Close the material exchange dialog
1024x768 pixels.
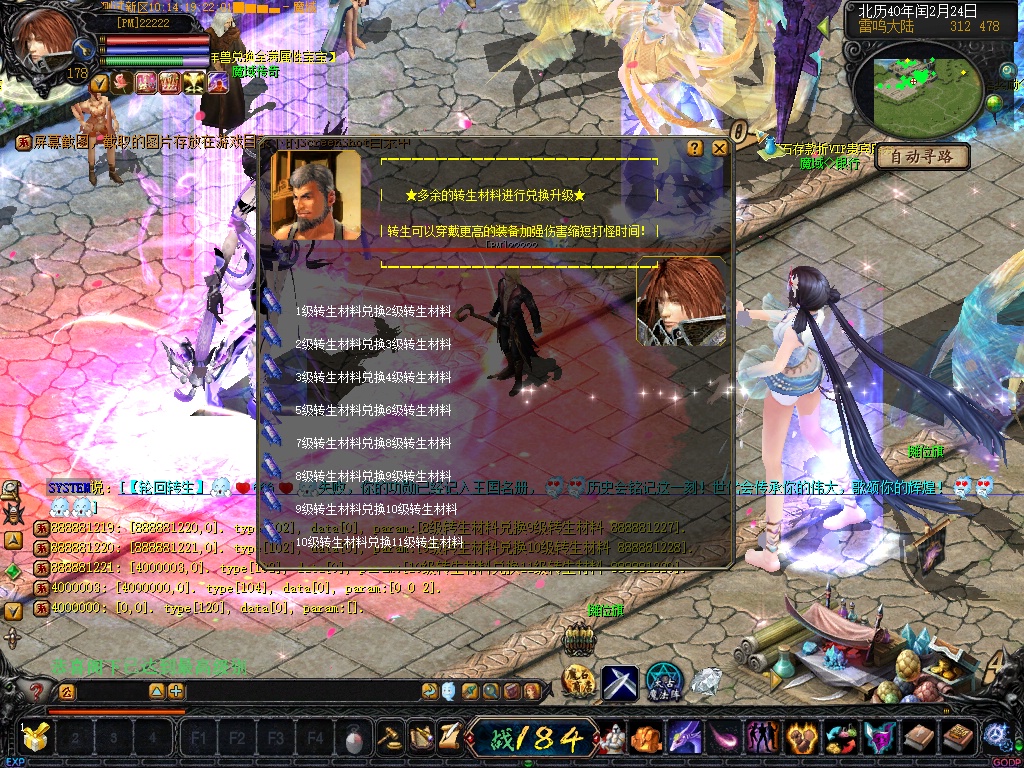pyautogui.click(x=719, y=148)
